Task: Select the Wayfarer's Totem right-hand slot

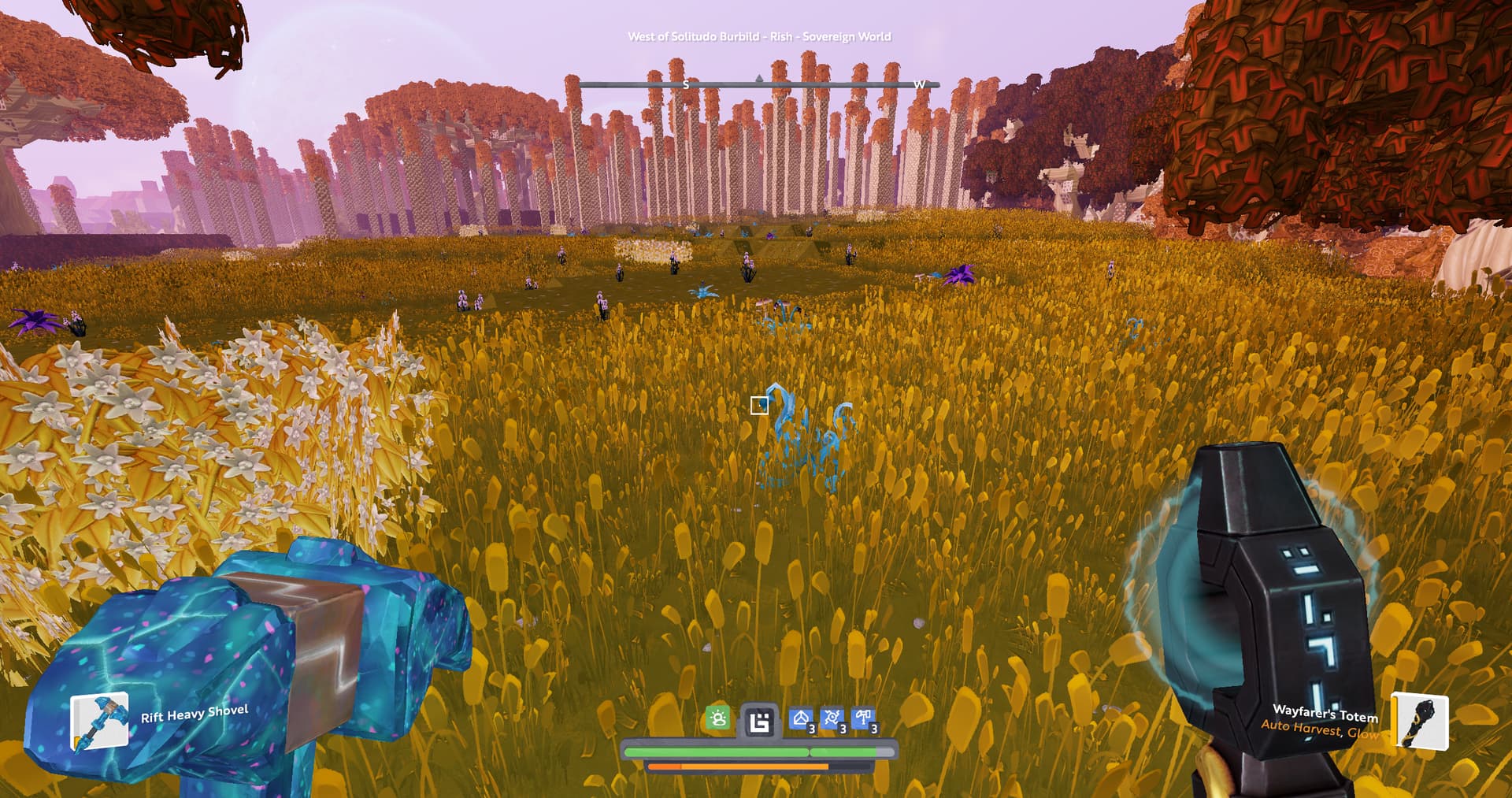Action: click(1420, 720)
